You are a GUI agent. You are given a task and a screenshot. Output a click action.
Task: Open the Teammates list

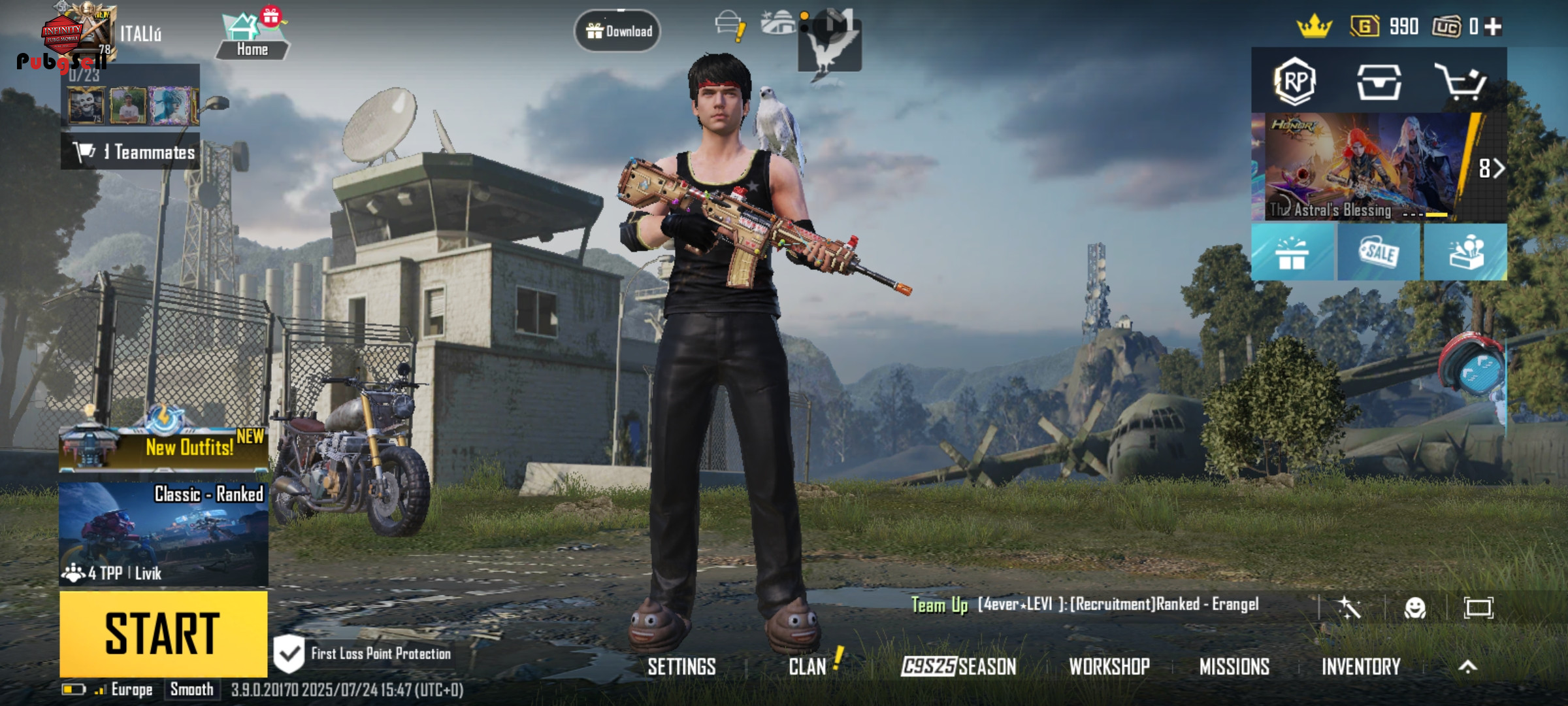[x=131, y=152]
